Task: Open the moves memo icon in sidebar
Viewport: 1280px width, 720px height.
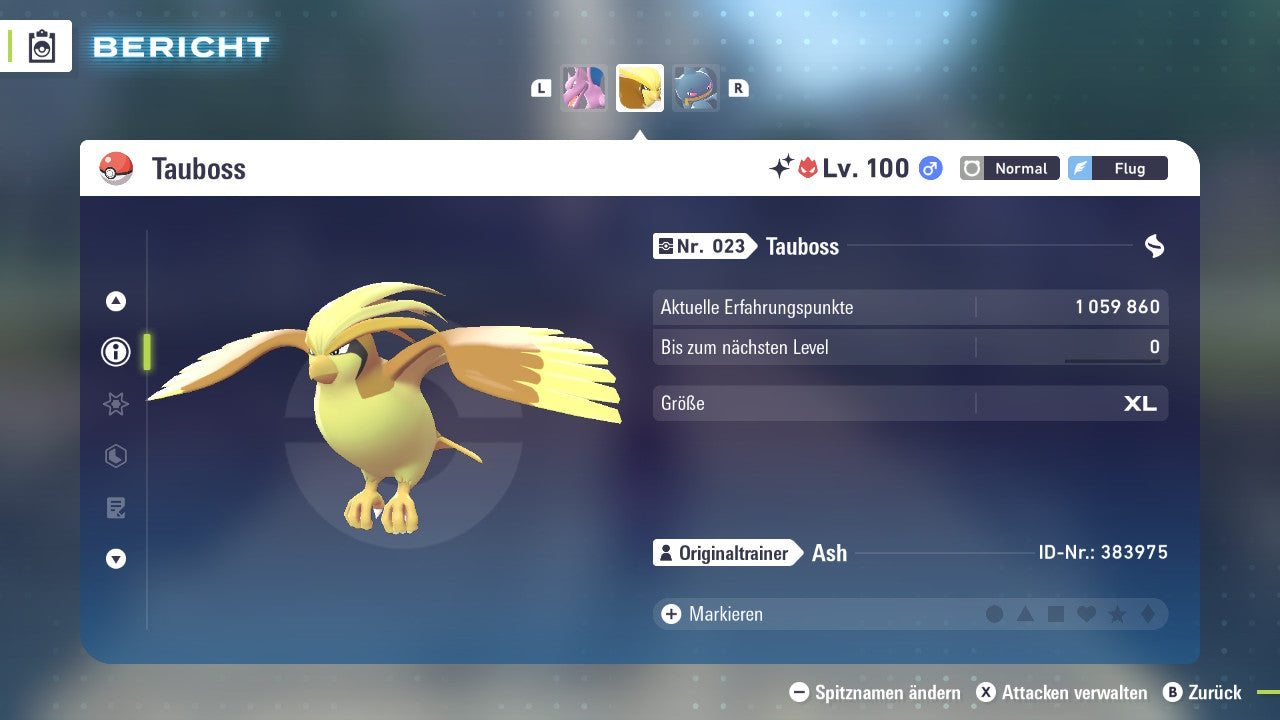Action: [115, 508]
